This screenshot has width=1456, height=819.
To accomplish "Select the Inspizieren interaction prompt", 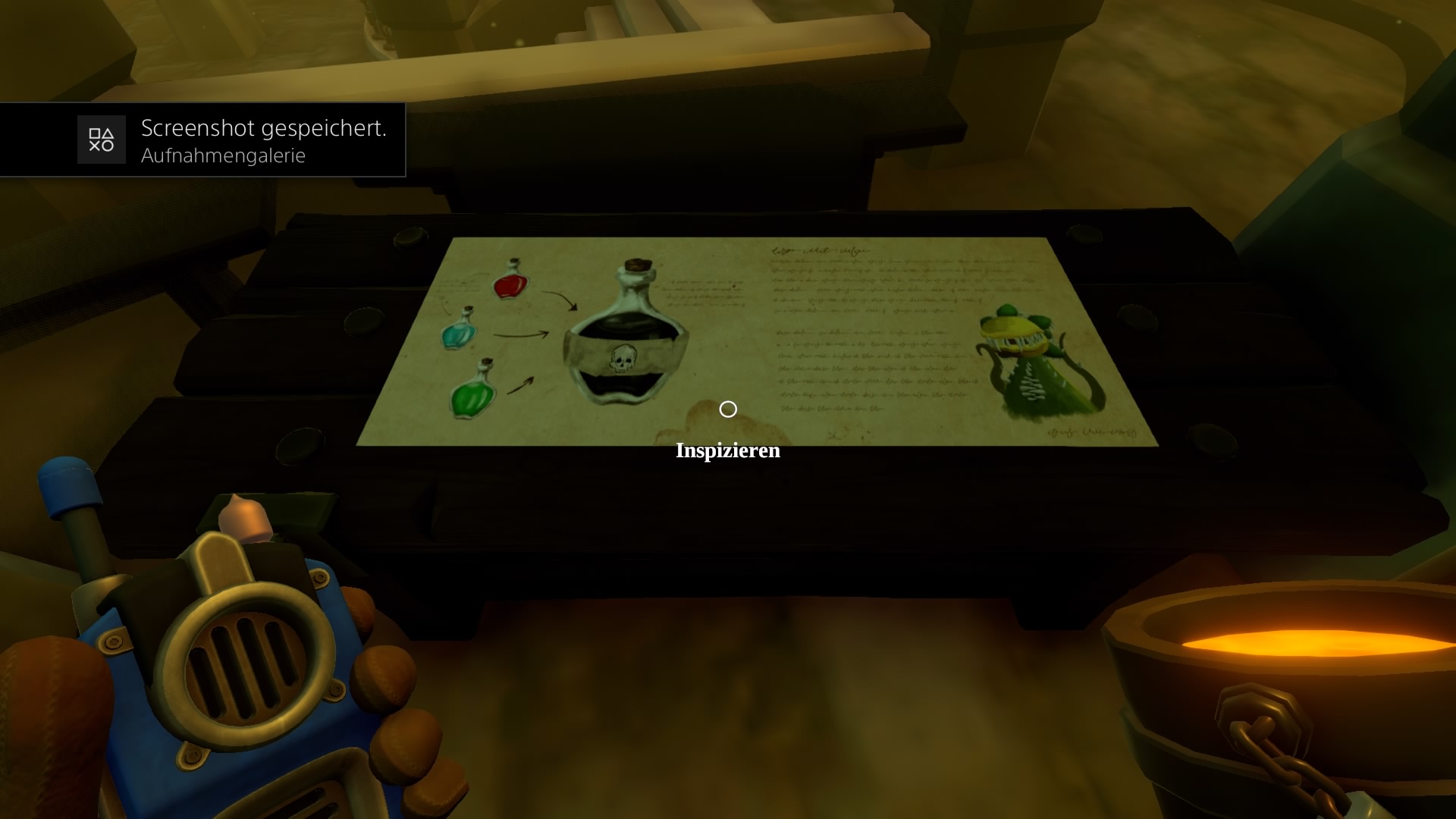I will (x=727, y=450).
